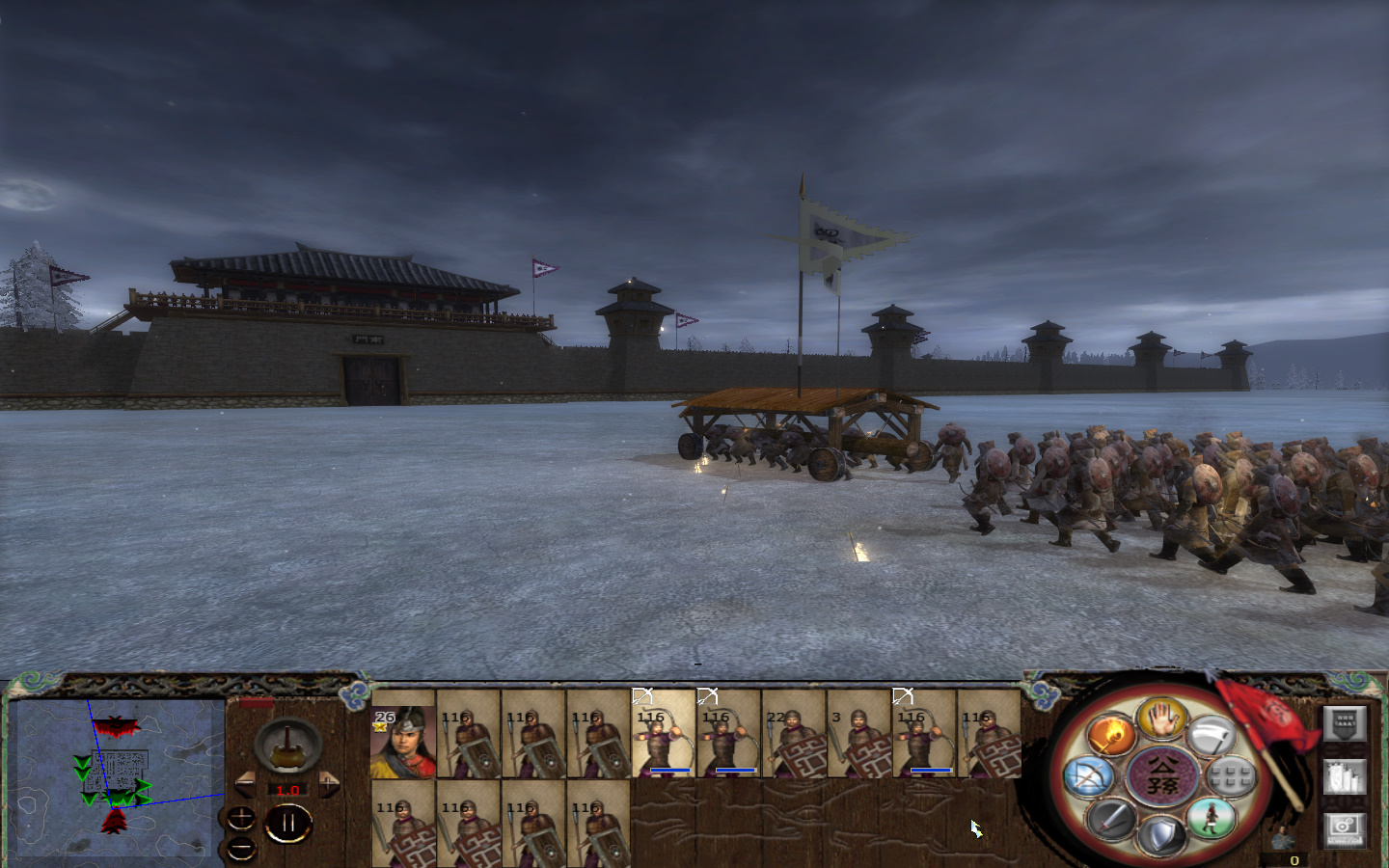Viewport: 1389px width, 868px height.
Task: Click the scrolls icon on the right panel
Action: pos(1344,776)
